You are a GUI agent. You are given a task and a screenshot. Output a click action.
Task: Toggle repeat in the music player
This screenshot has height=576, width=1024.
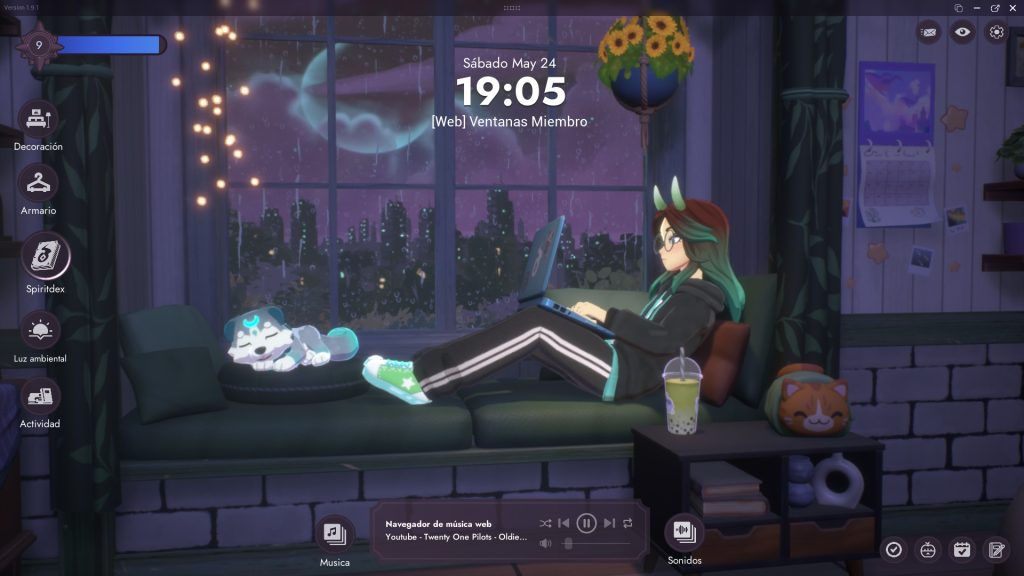coord(628,523)
